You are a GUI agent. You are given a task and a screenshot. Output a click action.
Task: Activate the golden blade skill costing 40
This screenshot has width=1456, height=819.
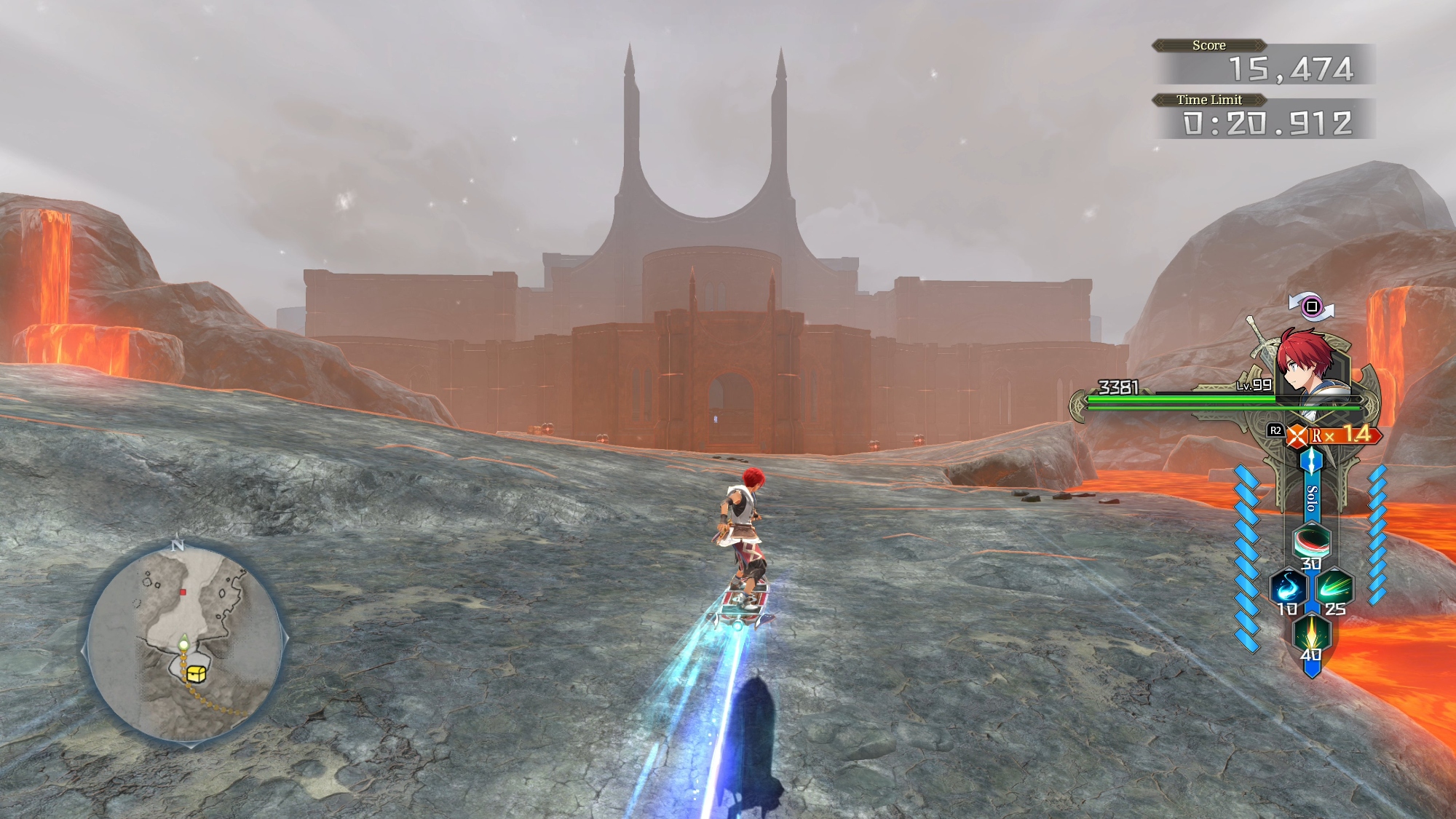click(x=1311, y=631)
